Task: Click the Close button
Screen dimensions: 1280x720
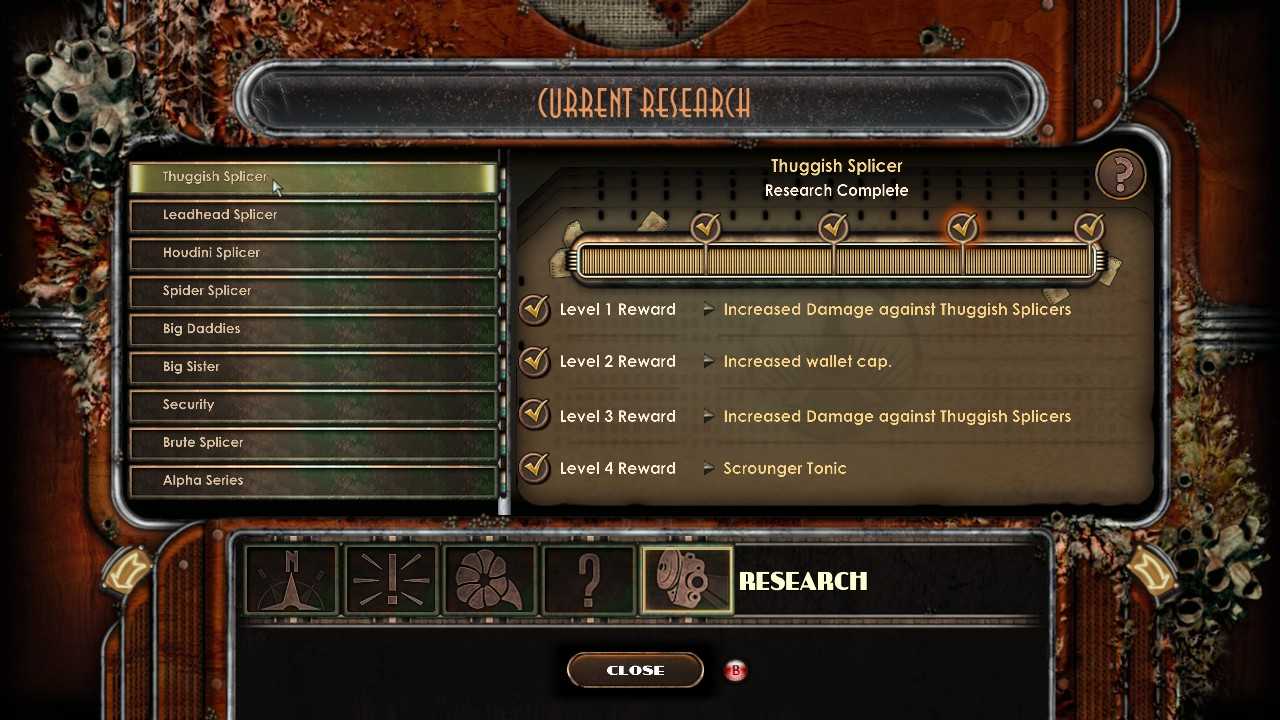Action: pos(635,670)
